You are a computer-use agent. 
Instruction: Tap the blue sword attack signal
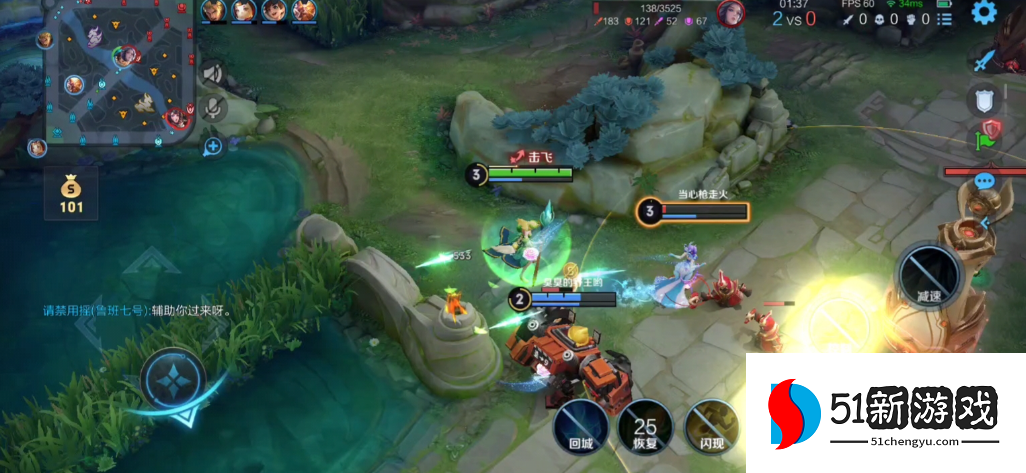(986, 61)
